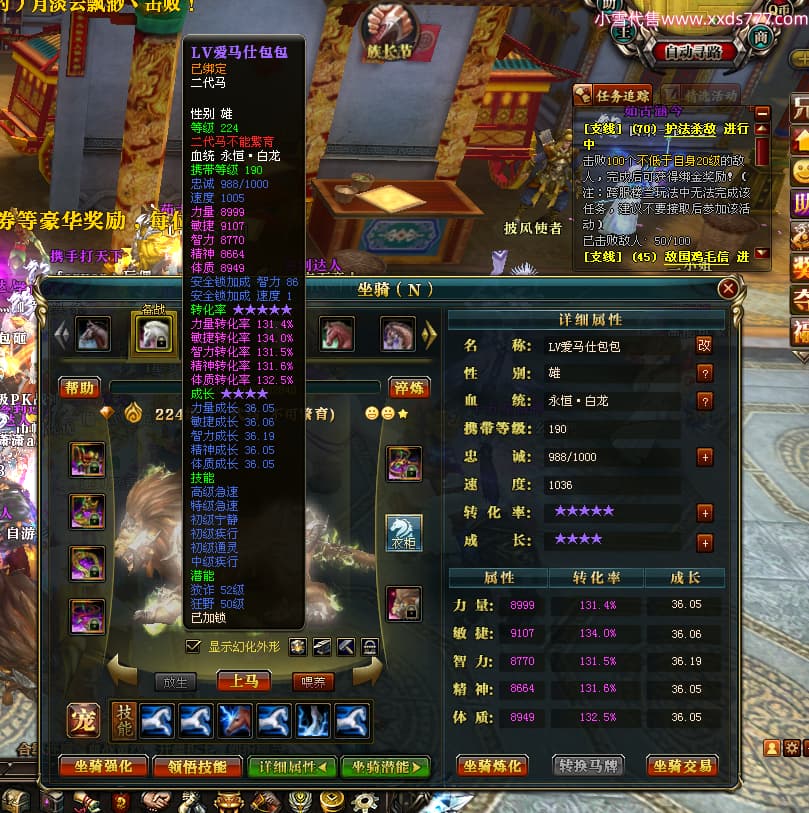Close the mount (坐骑) window
The height and width of the screenshot is (813, 809).
tap(728, 289)
